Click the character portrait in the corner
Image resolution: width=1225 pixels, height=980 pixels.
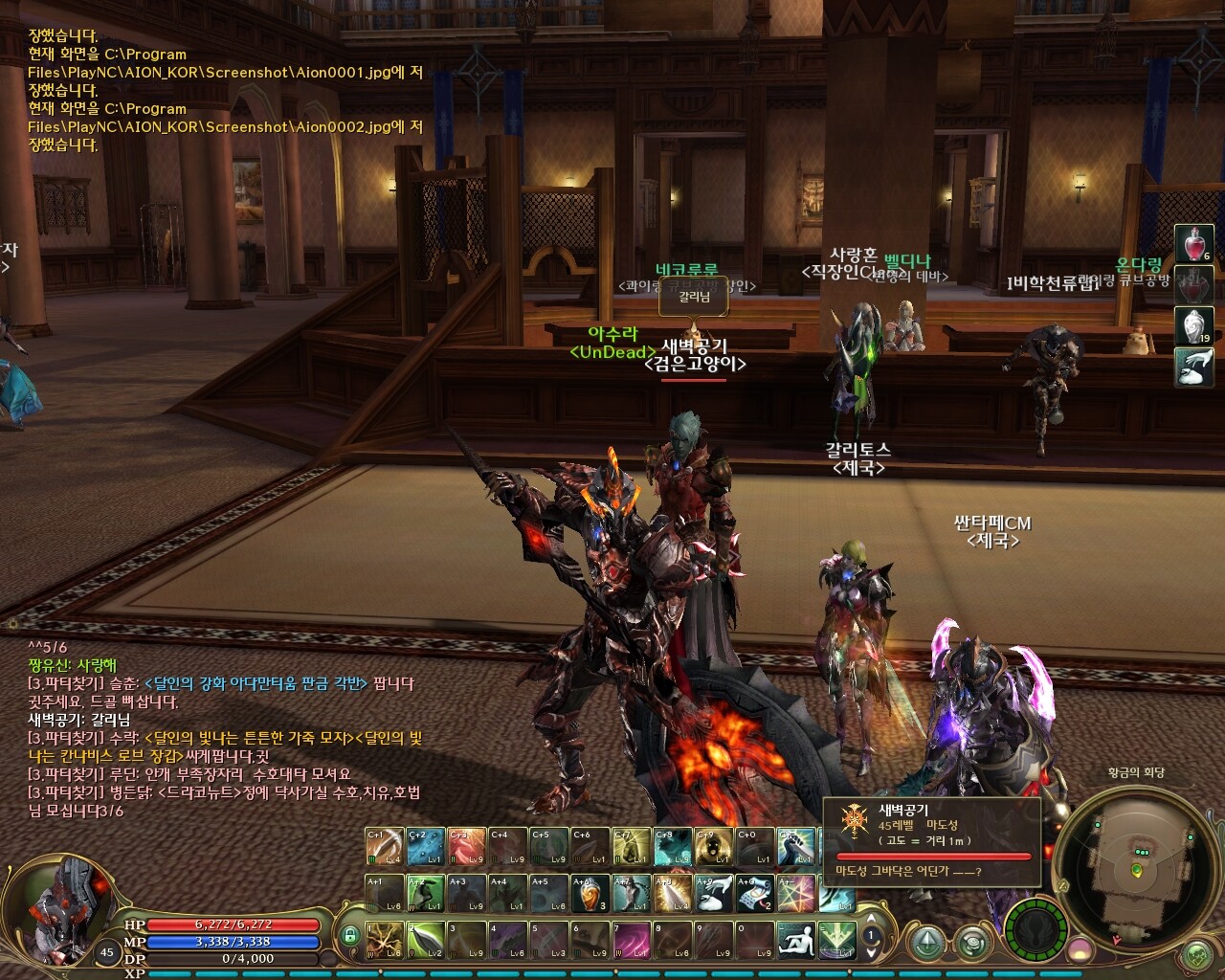67,904
